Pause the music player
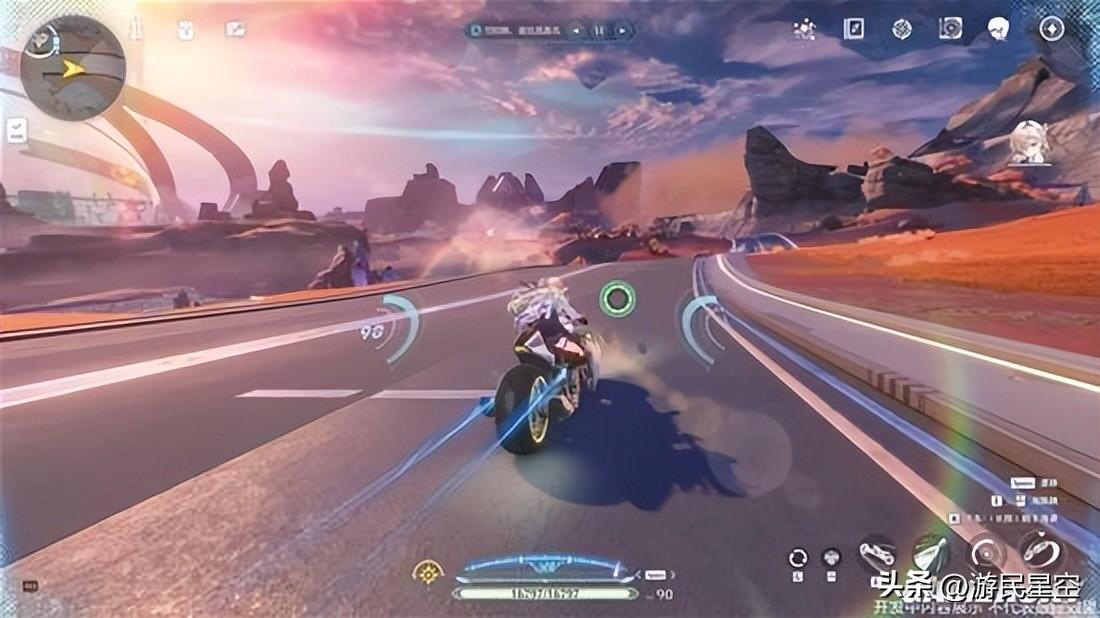1100x618 pixels. pos(599,31)
